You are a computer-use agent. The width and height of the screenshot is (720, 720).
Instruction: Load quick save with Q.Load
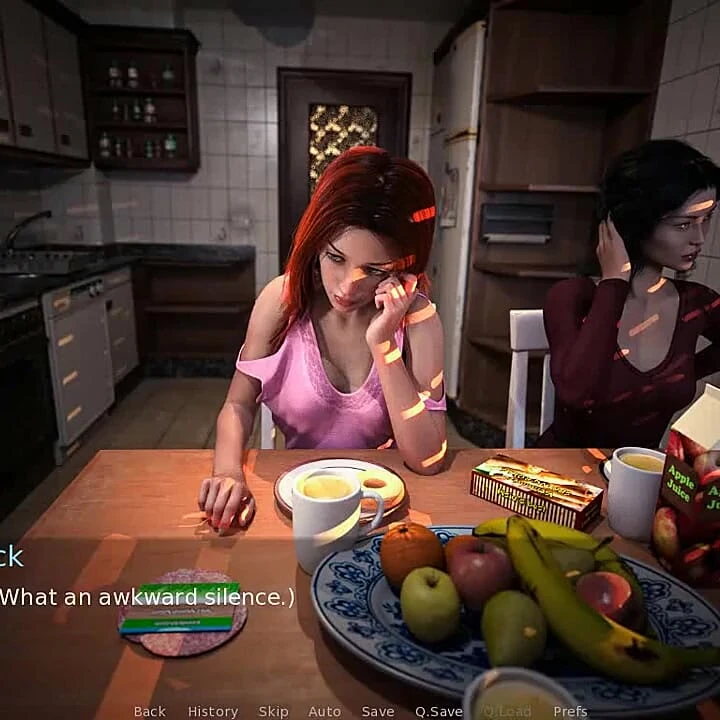pyautogui.click(x=507, y=711)
